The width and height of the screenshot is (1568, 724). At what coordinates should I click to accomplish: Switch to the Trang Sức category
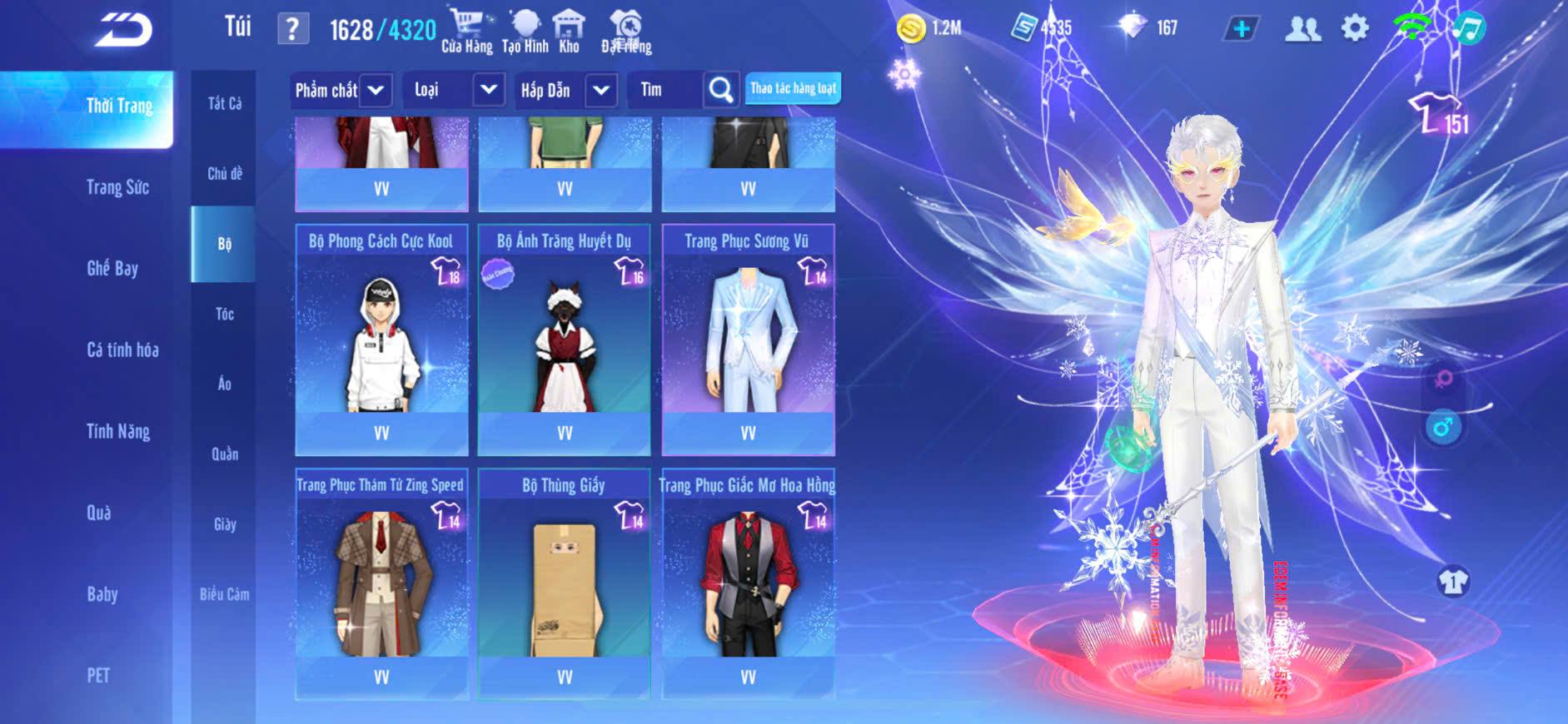coord(117,187)
